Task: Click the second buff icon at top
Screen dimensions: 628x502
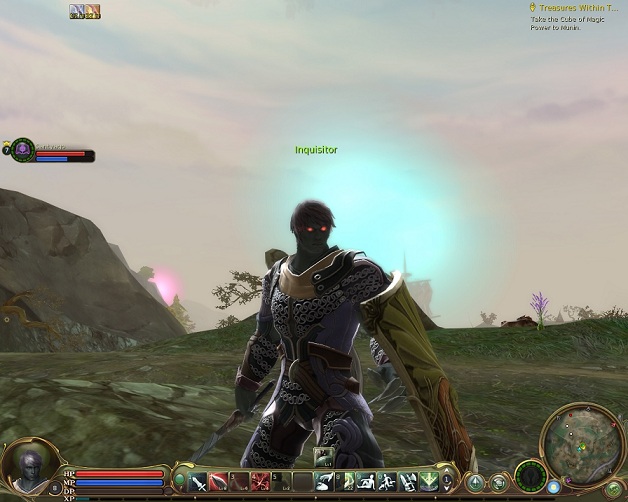Action: pos(92,11)
